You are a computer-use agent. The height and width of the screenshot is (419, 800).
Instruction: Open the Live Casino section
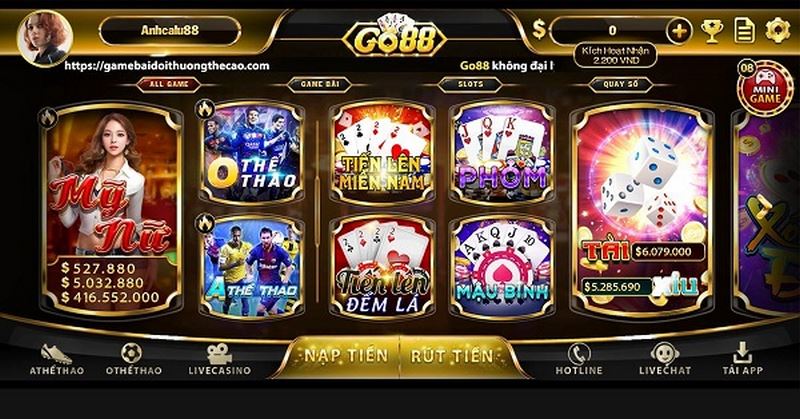click(219, 359)
